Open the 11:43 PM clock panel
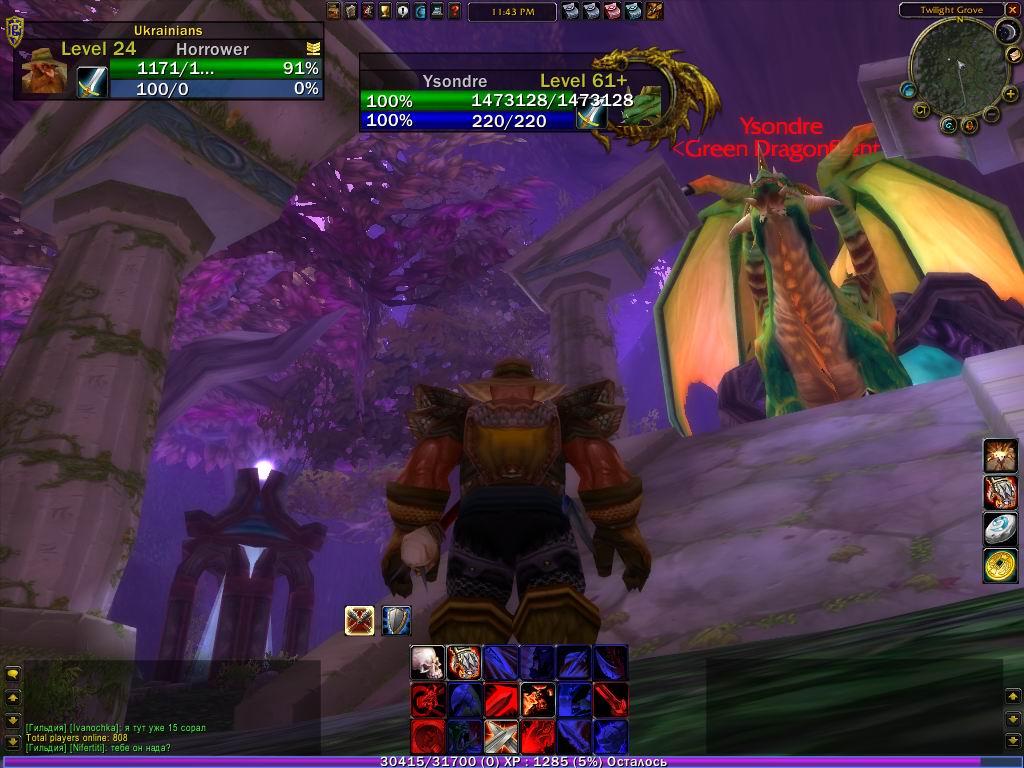1024x768 pixels. [x=525, y=12]
